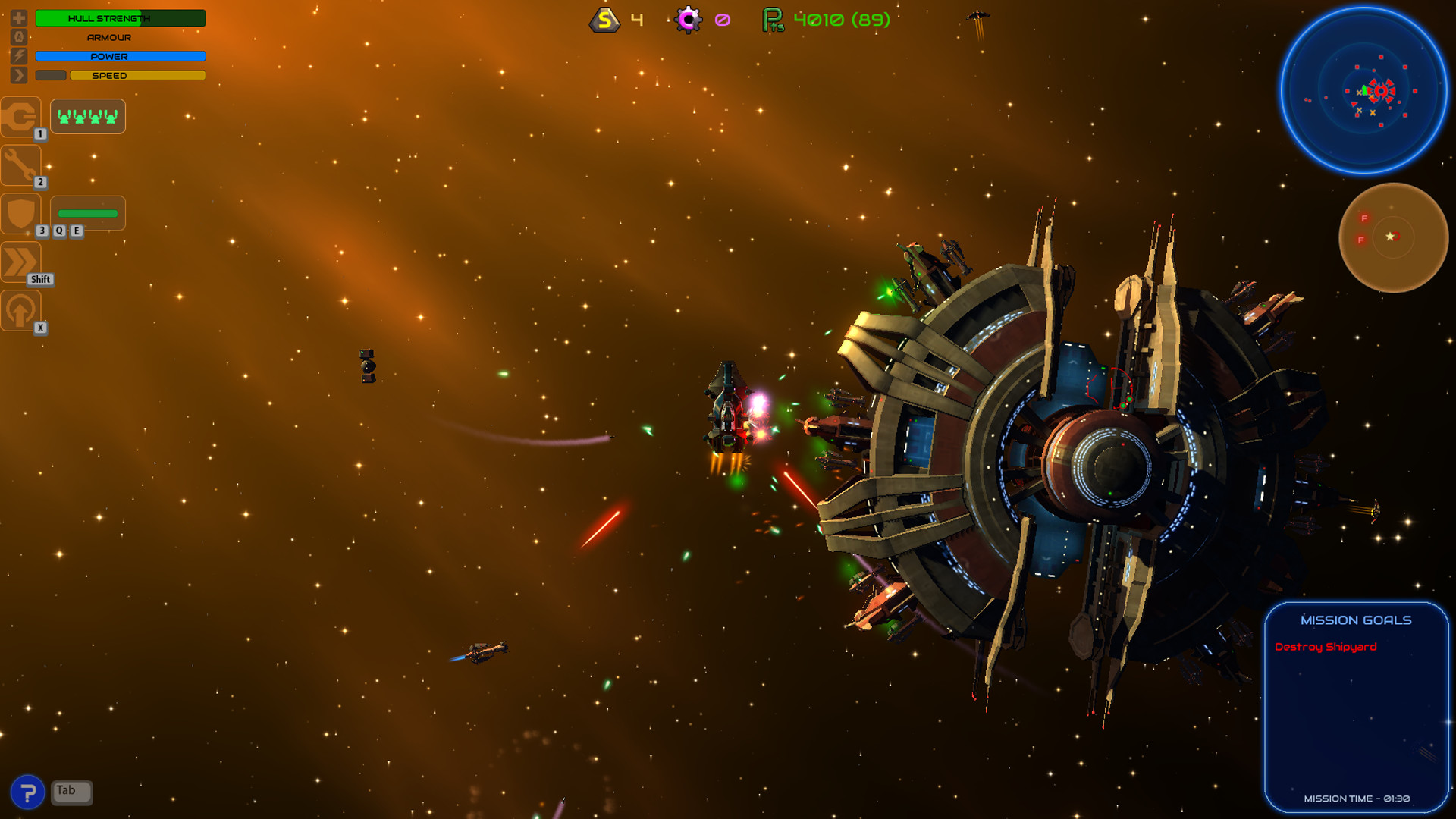Toggle help via the question mark bubble
The image size is (1456, 819).
coord(28,791)
